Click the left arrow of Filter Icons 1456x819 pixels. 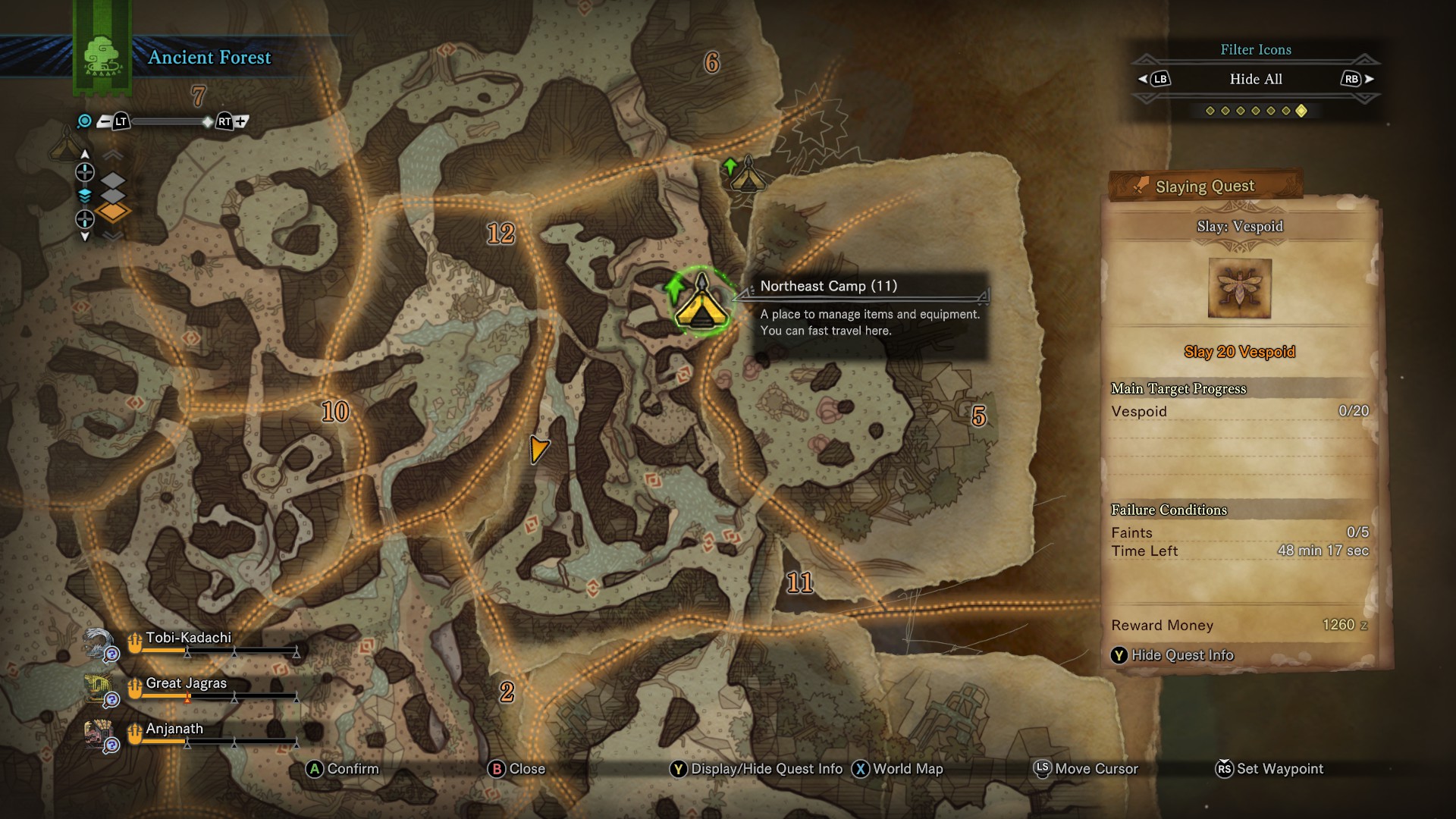coord(1144,79)
